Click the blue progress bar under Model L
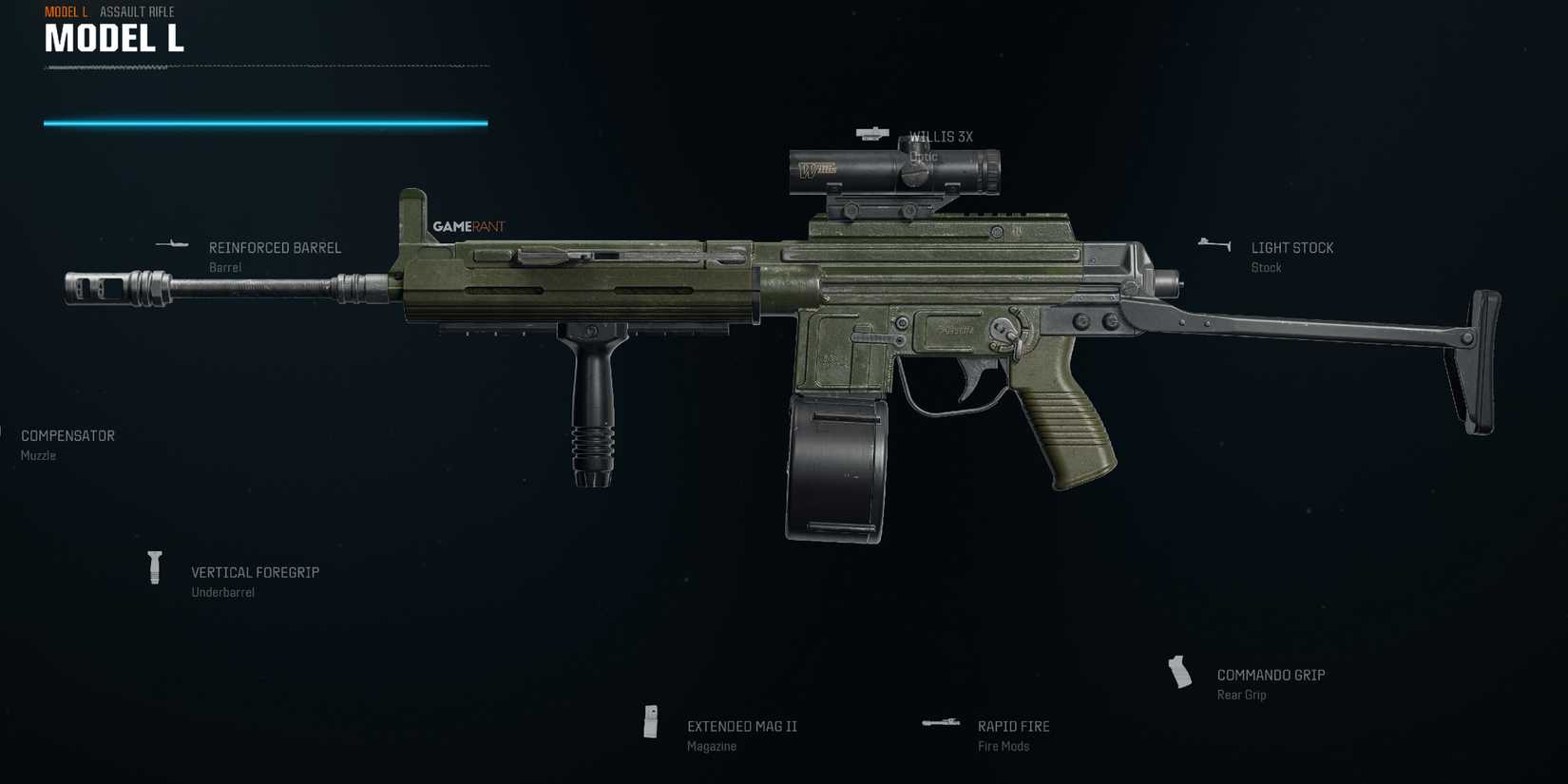Image resolution: width=1568 pixels, height=784 pixels. (266, 122)
